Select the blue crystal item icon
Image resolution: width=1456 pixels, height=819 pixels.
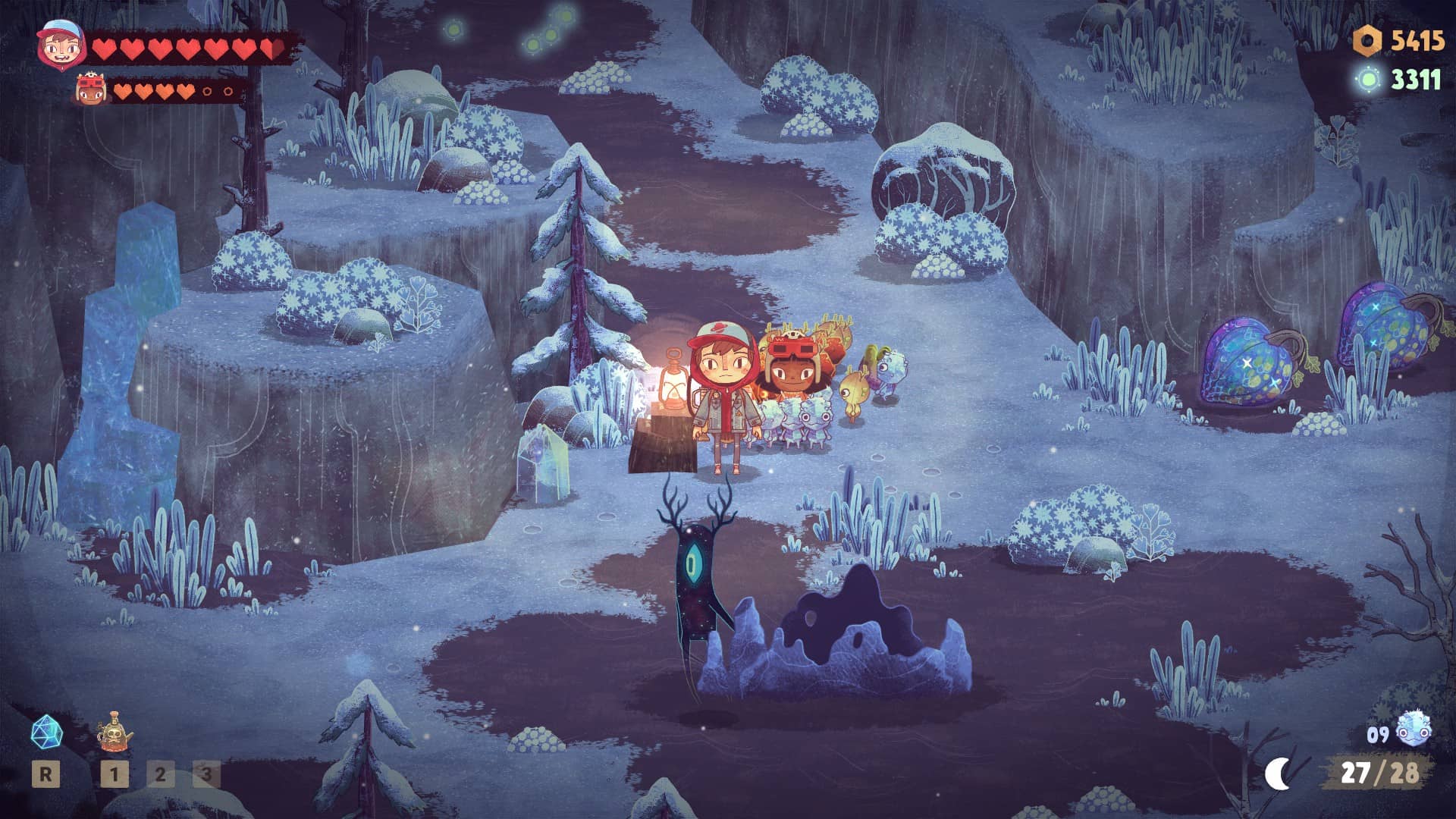point(46,733)
